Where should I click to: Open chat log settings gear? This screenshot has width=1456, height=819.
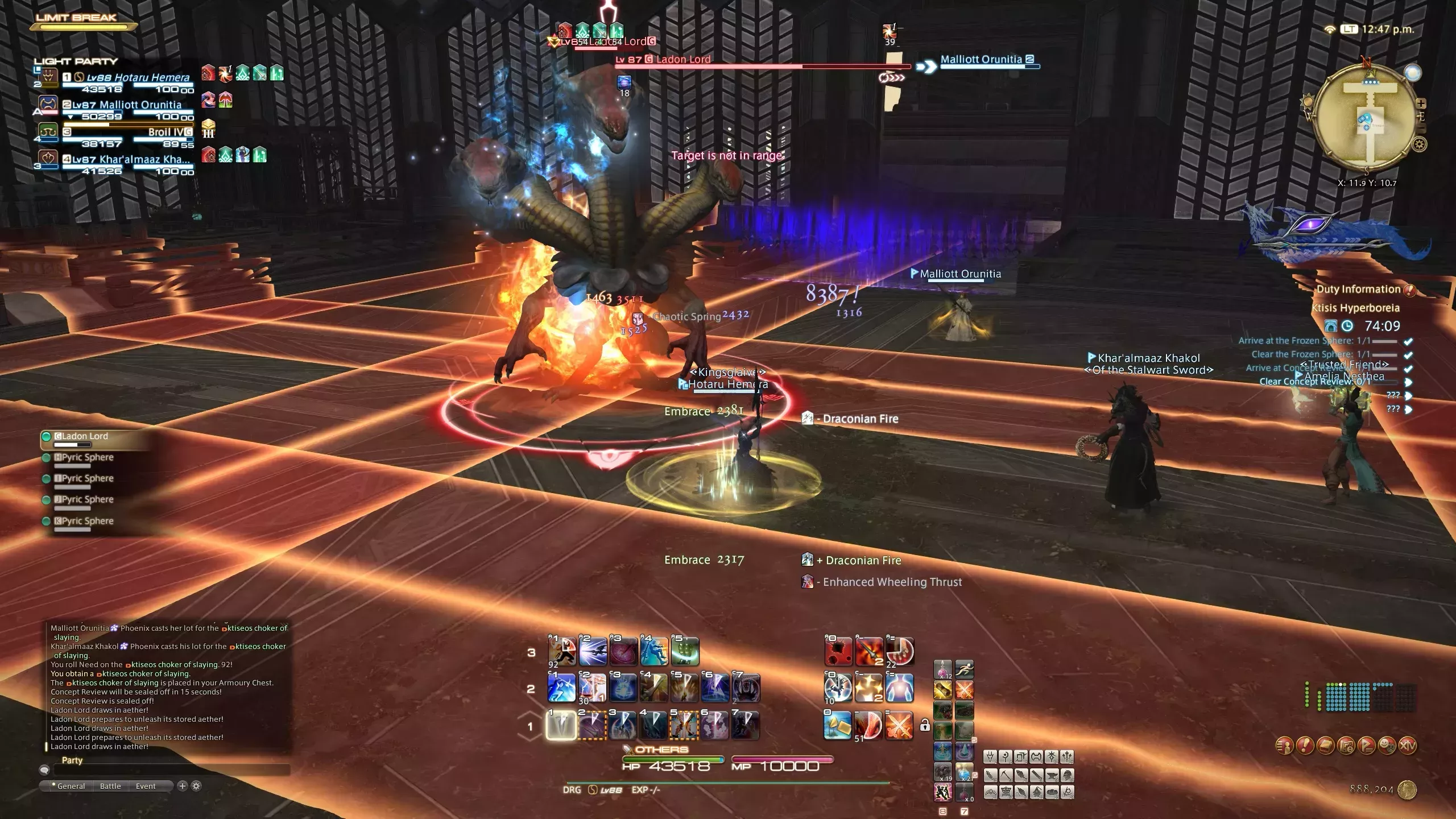click(196, 786)
